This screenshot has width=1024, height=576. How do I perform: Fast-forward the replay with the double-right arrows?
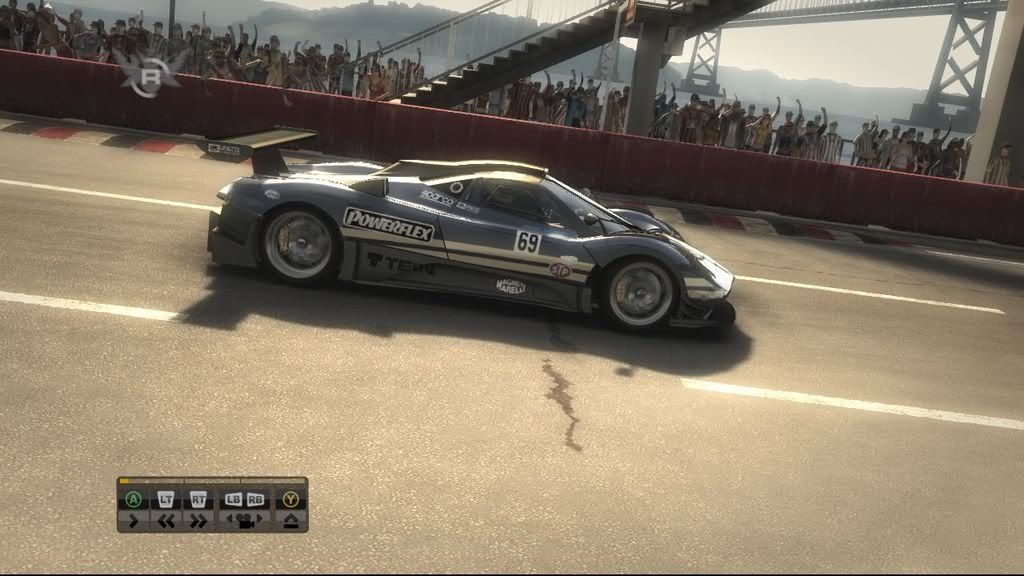coord(198,520)
